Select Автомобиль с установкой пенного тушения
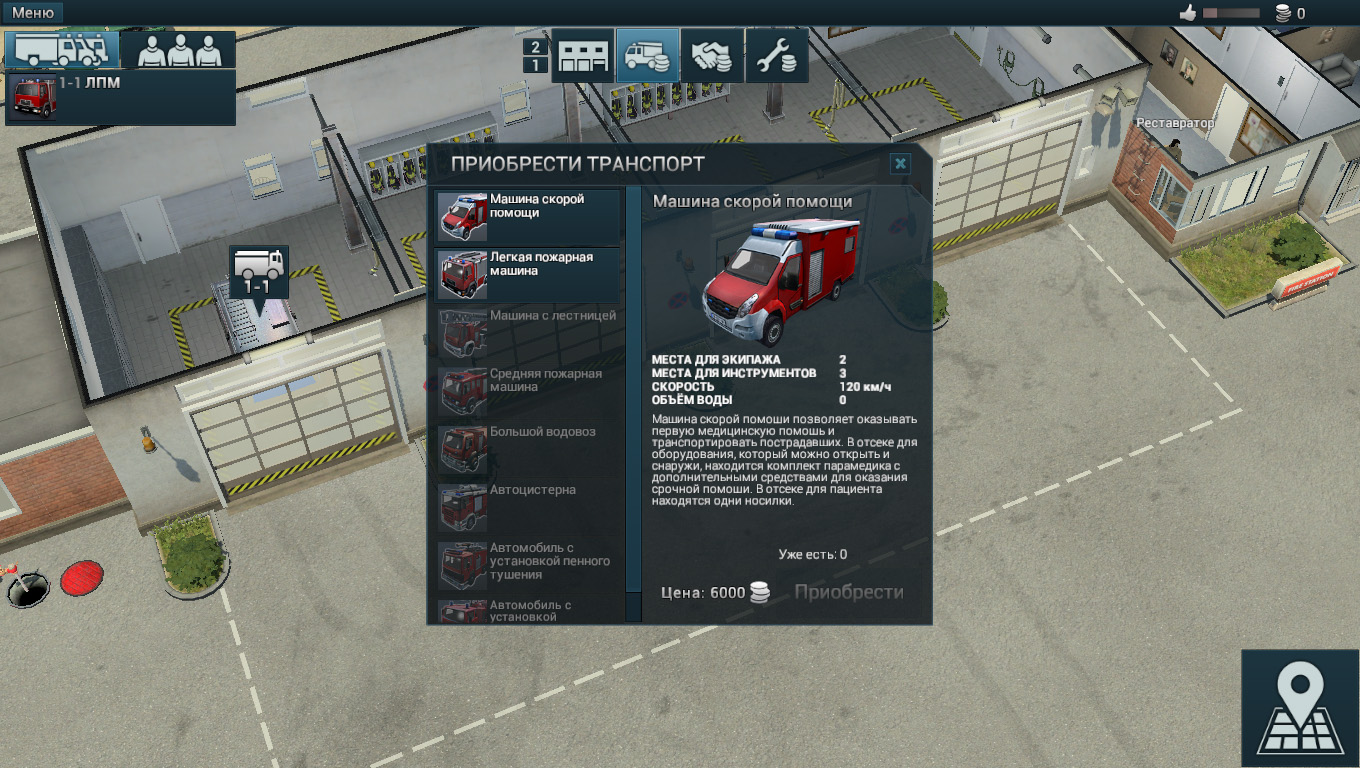 point(528,564)
